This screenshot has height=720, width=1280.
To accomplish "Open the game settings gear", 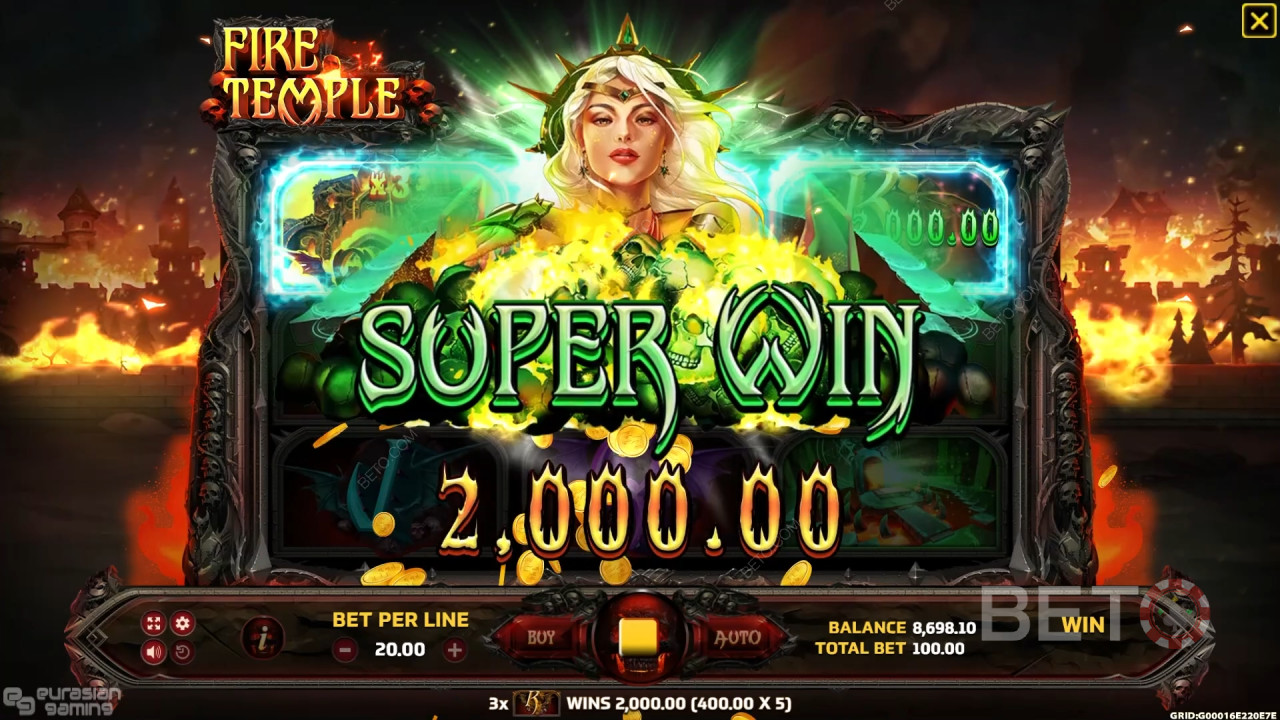I will 183,624.
